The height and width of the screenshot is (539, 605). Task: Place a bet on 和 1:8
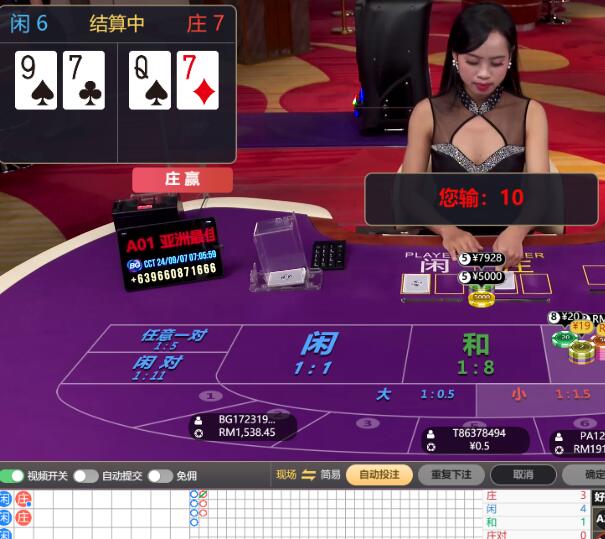pyautogui.click(x=476, y=353)
